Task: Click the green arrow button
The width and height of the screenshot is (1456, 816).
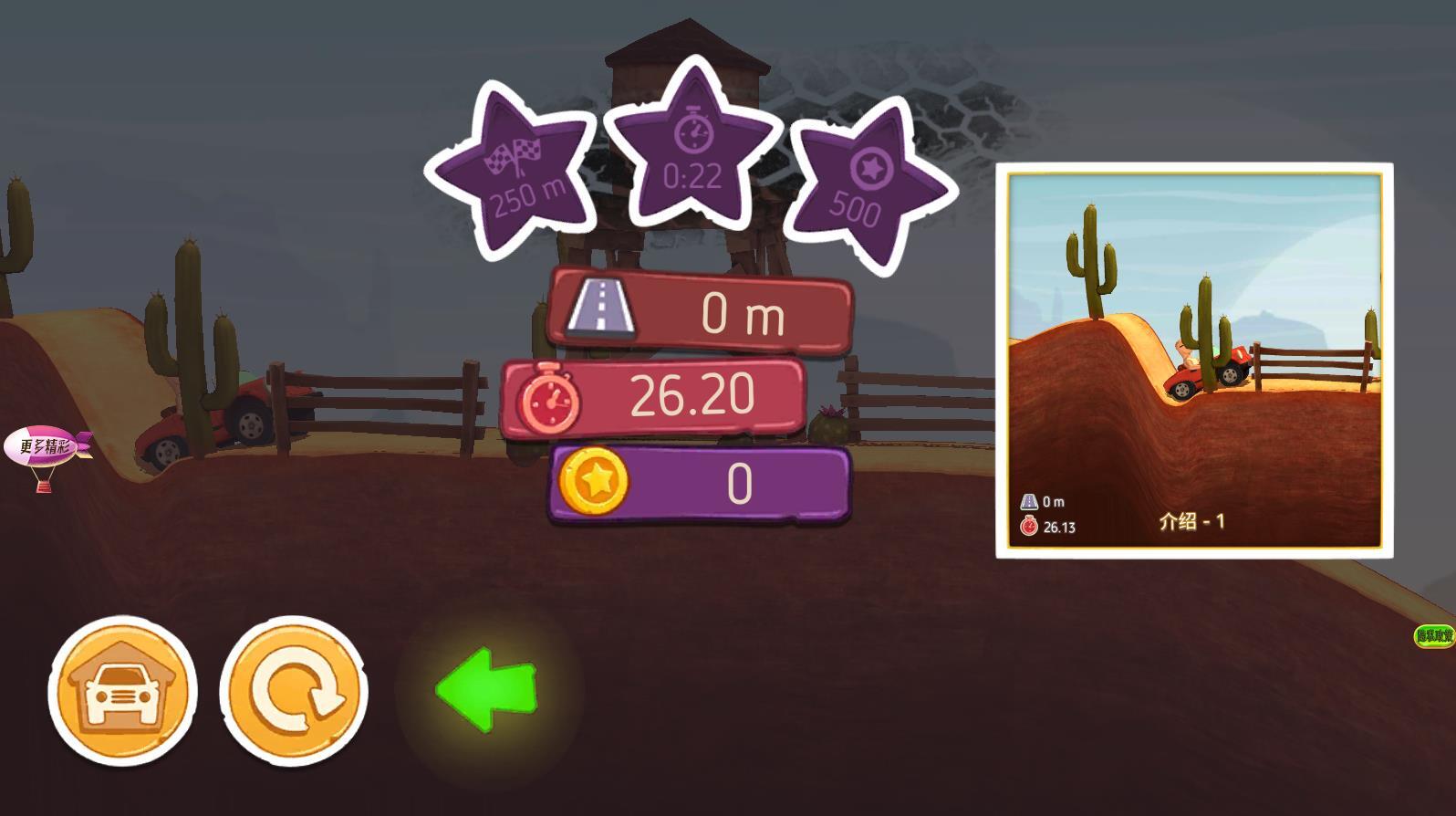Action: (486, 689)
